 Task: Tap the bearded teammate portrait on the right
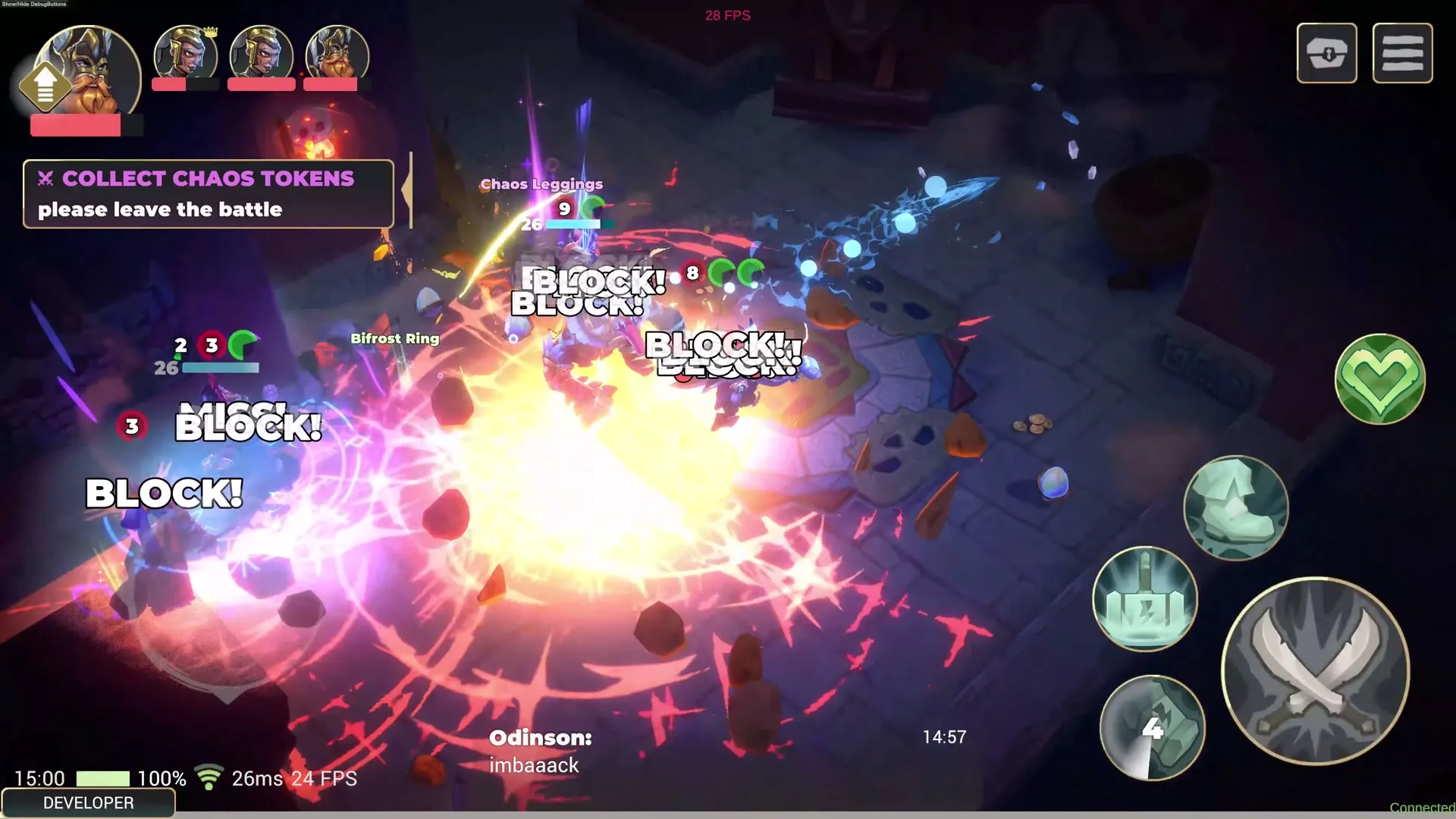336,53
